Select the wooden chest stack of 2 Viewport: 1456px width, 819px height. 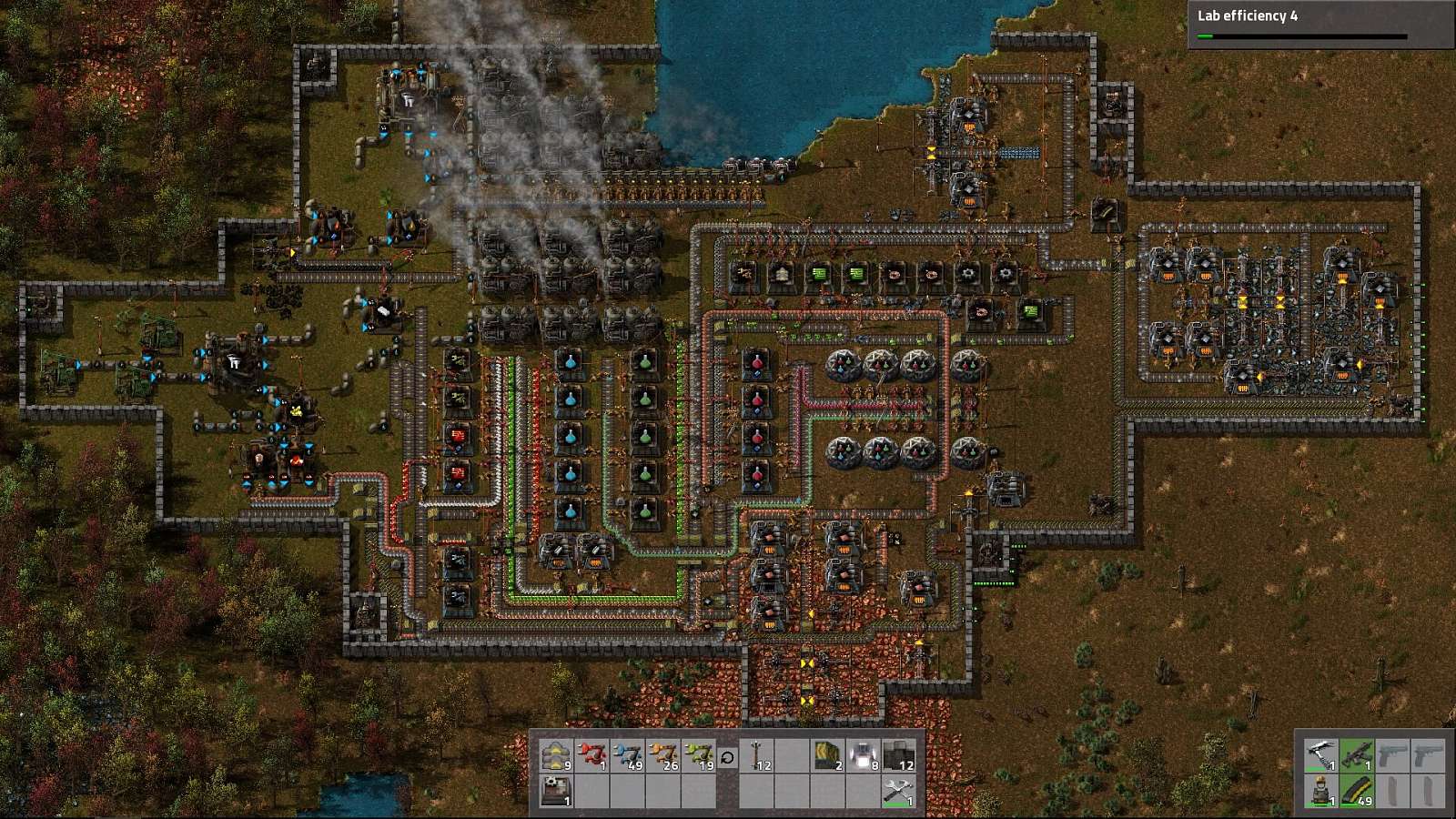[827, 753]
